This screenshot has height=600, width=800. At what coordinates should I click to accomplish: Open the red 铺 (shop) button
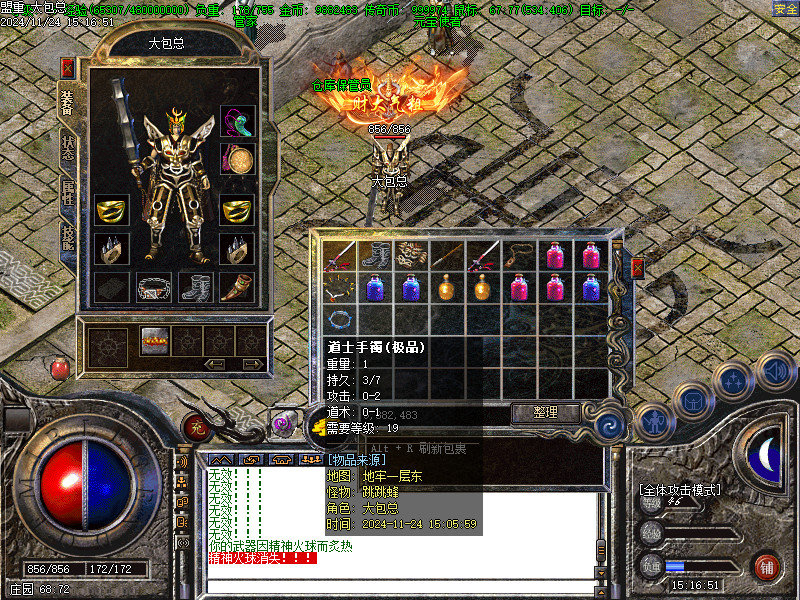point(767,566)
